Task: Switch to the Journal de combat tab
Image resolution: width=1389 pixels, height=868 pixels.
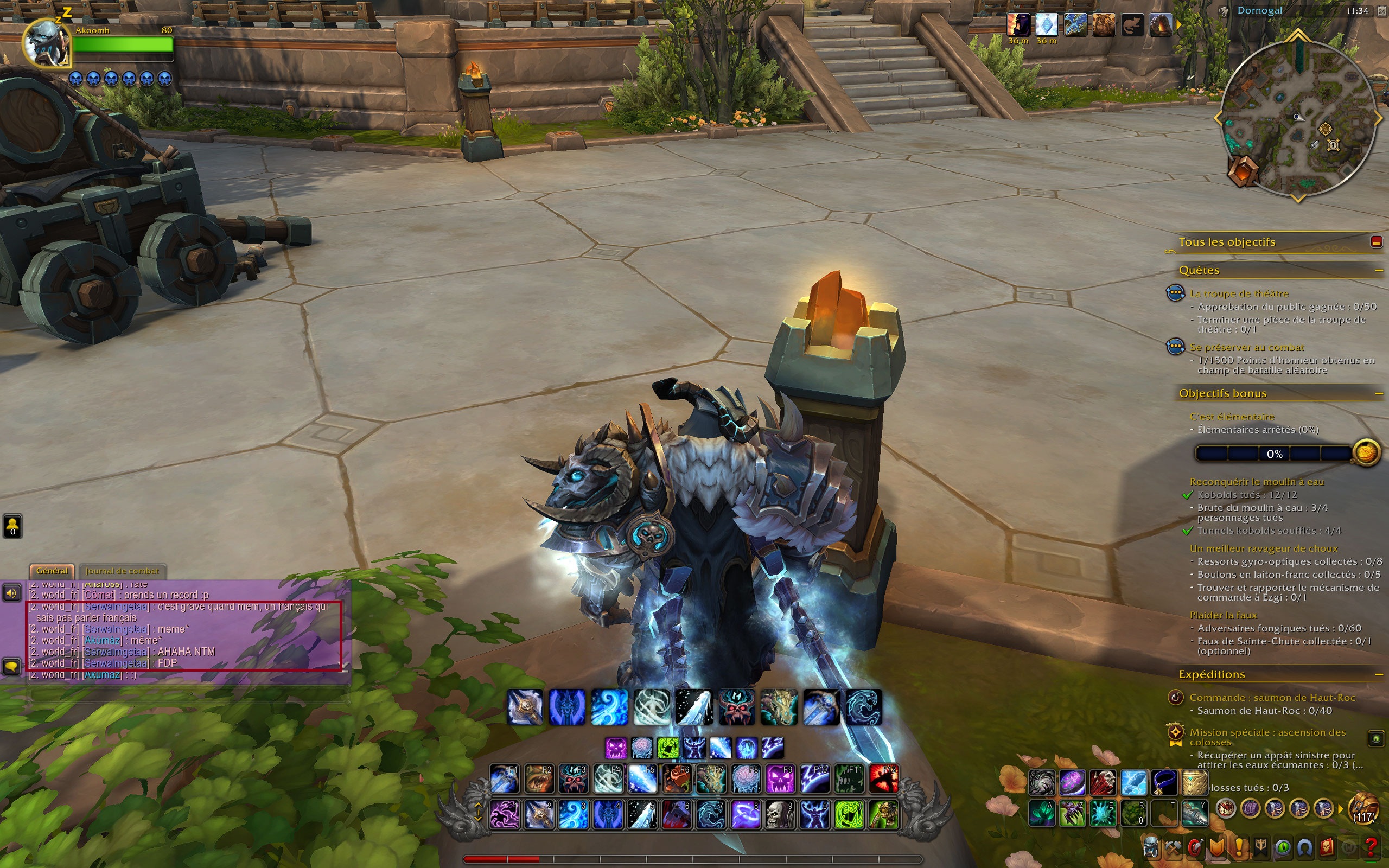Action: (x=122, y=571)
